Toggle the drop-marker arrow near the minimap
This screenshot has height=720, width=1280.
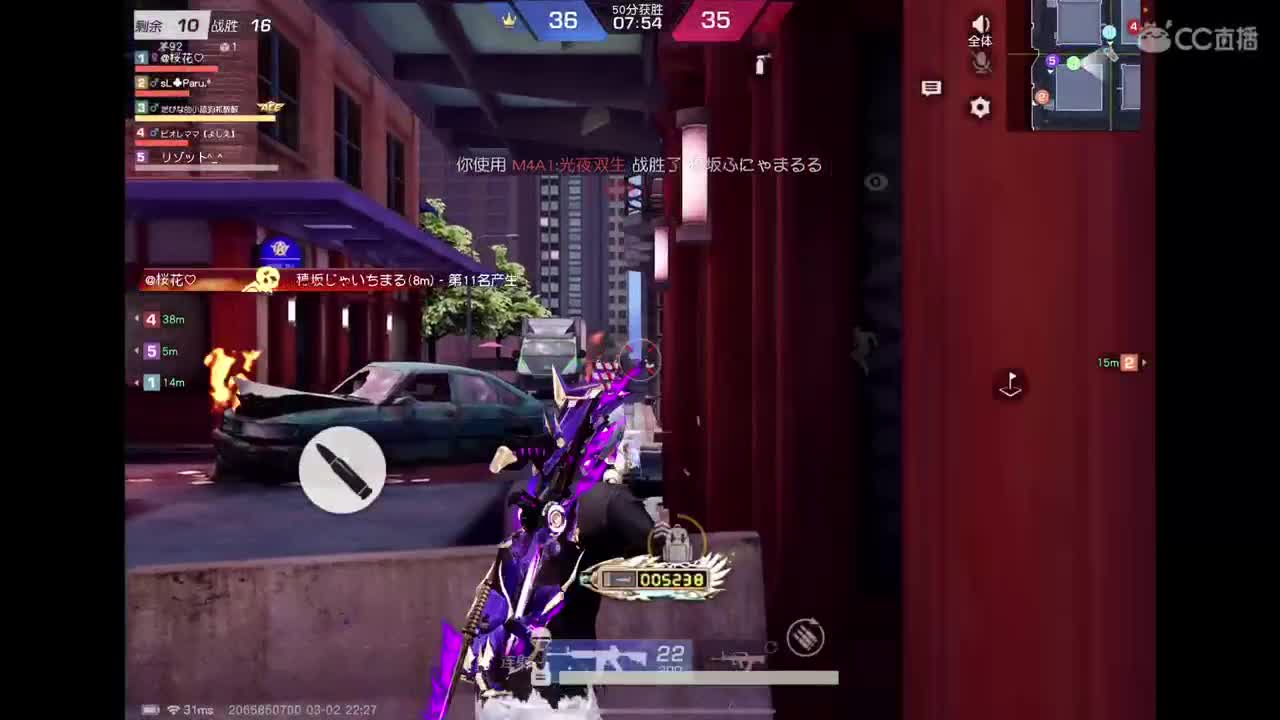(x=1010, y=385)
